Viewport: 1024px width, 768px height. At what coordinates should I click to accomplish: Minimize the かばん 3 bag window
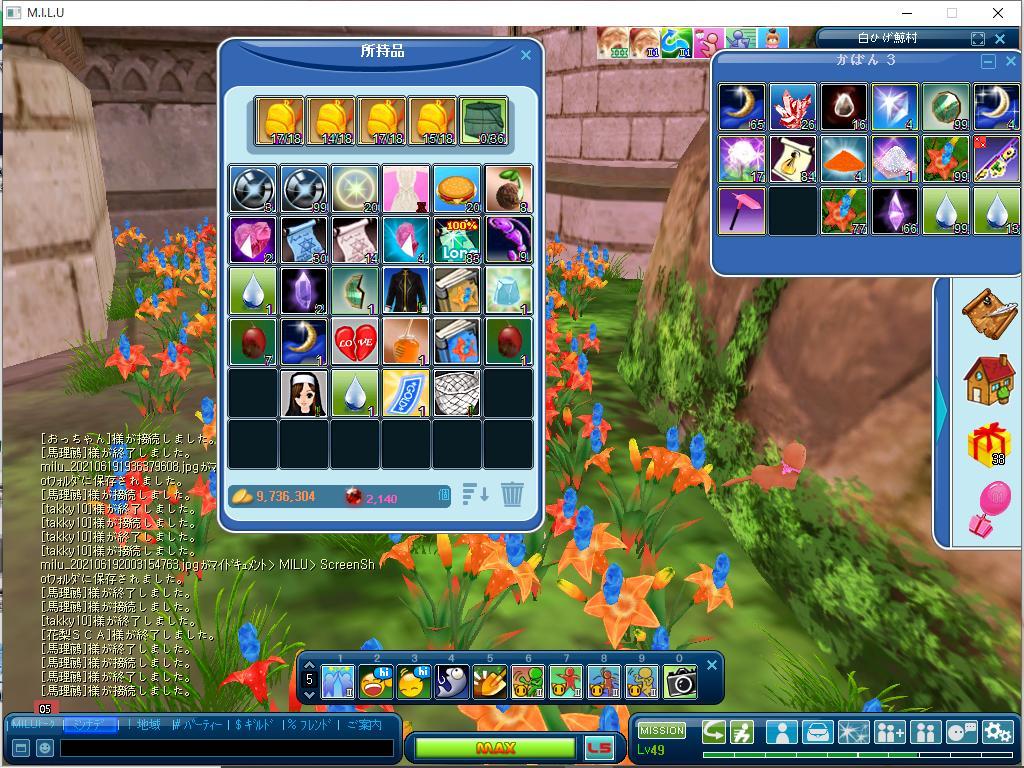tap(988, 62)
